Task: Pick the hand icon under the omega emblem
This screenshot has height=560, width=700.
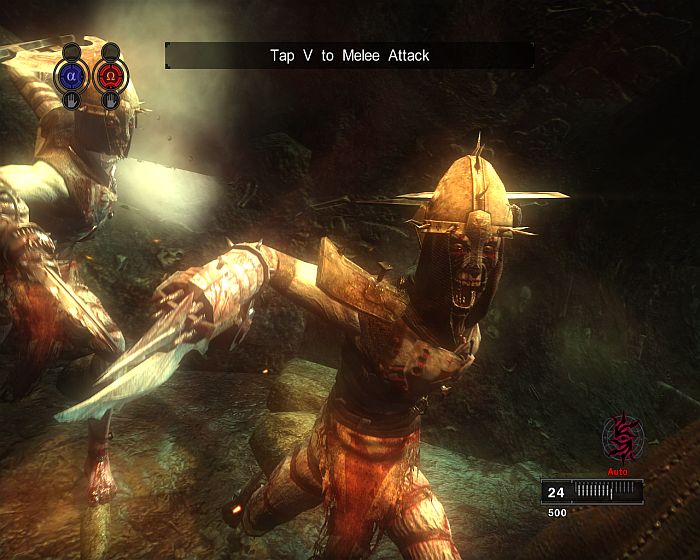Action: 107,100
